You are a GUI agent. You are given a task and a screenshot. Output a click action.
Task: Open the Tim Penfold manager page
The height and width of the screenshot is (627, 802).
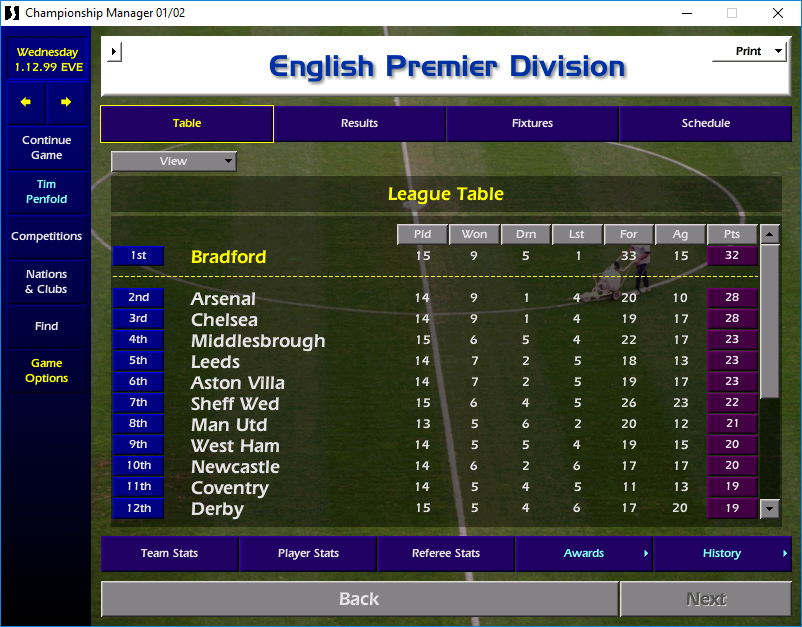pos(46,192)
